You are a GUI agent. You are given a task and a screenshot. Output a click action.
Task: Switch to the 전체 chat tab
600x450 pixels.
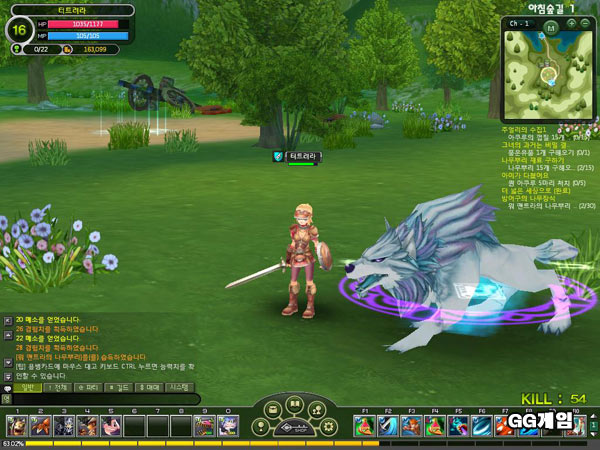click(61, 386)
